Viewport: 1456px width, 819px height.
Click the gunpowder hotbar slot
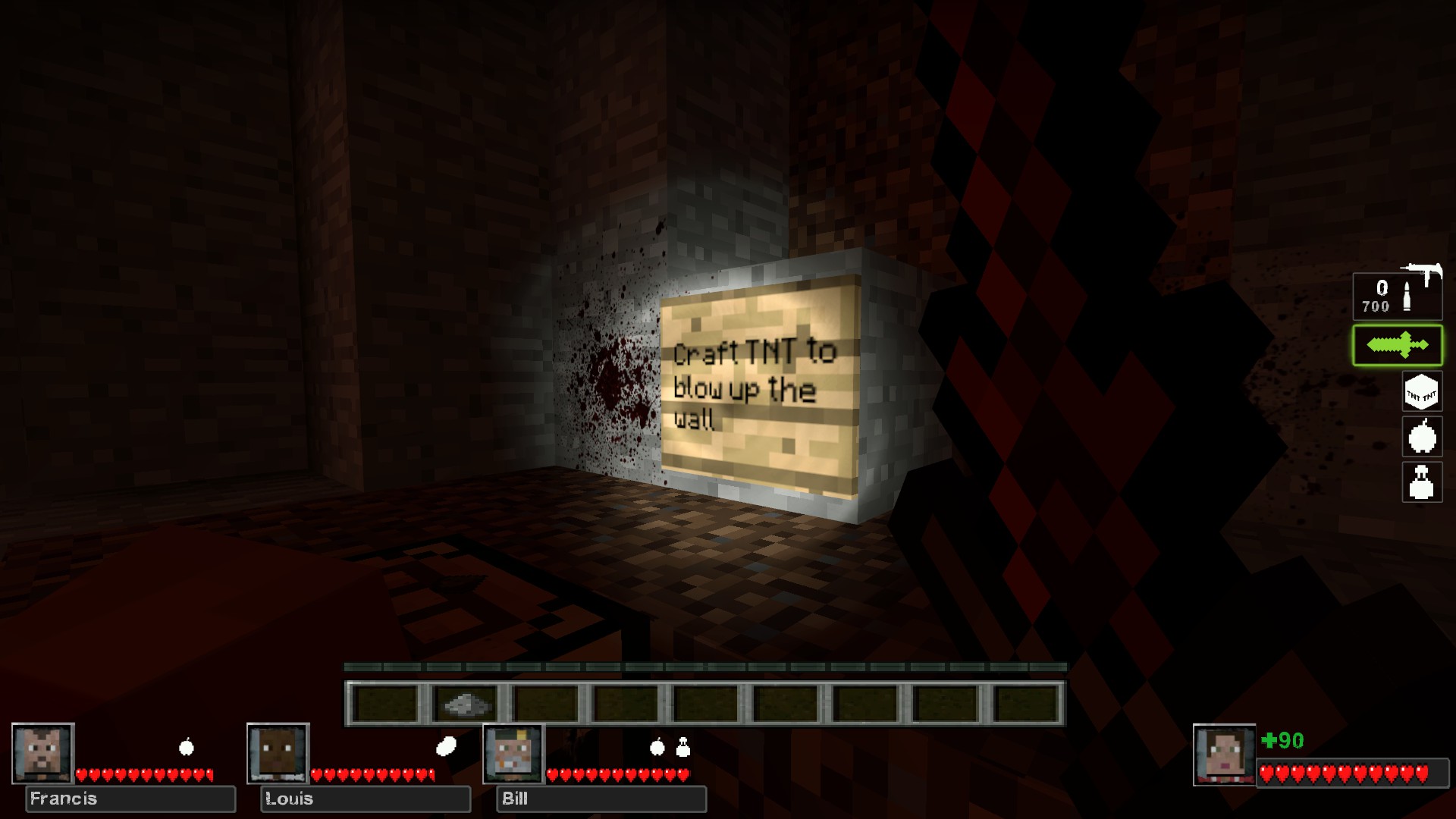464,704
